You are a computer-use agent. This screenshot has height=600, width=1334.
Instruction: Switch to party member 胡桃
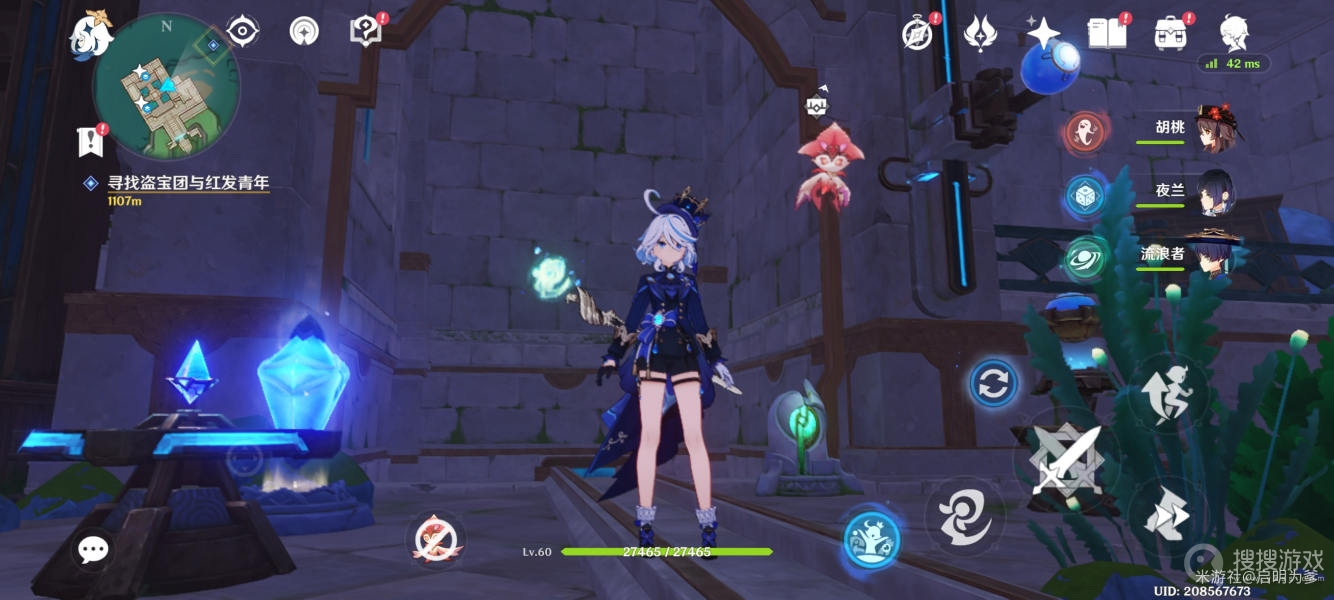[x=1213, y=130]
